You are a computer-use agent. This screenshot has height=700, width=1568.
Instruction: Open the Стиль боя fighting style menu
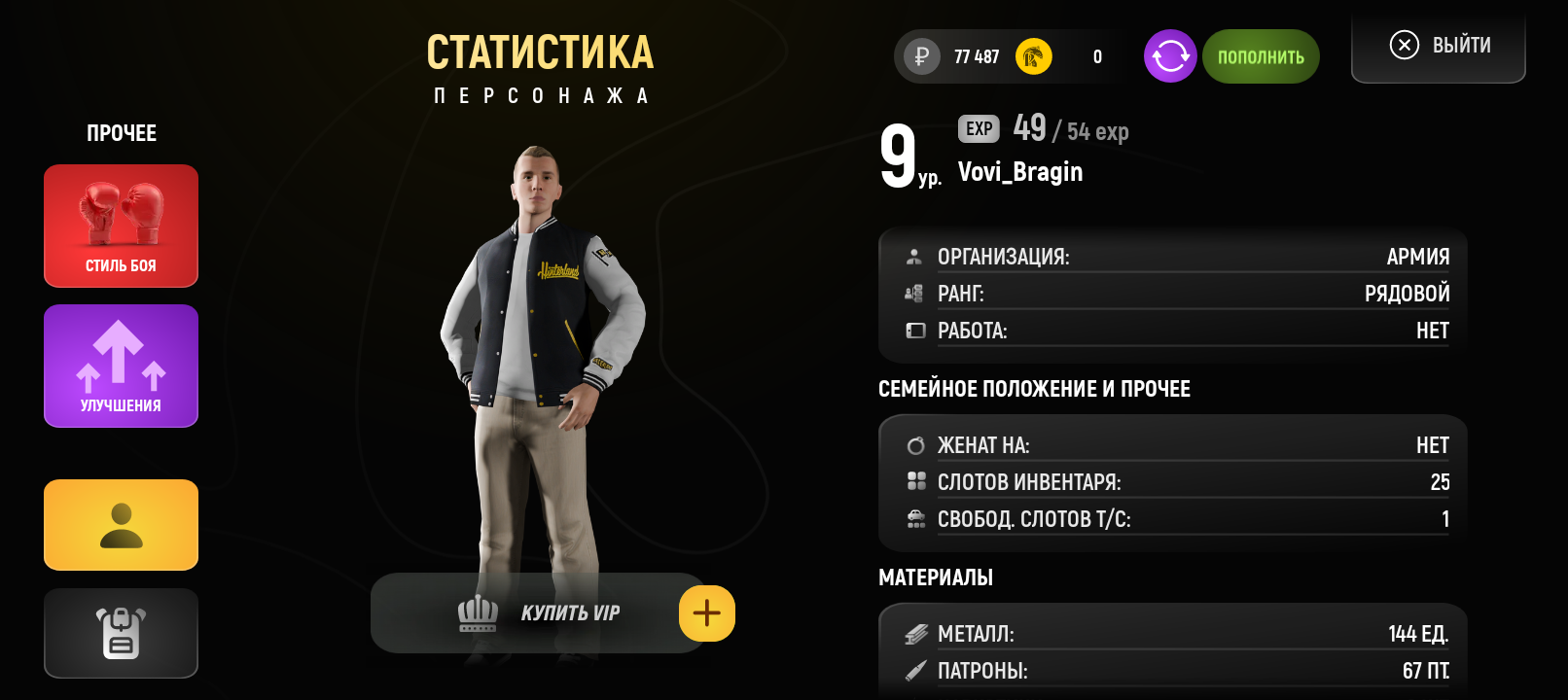point(121,226)
